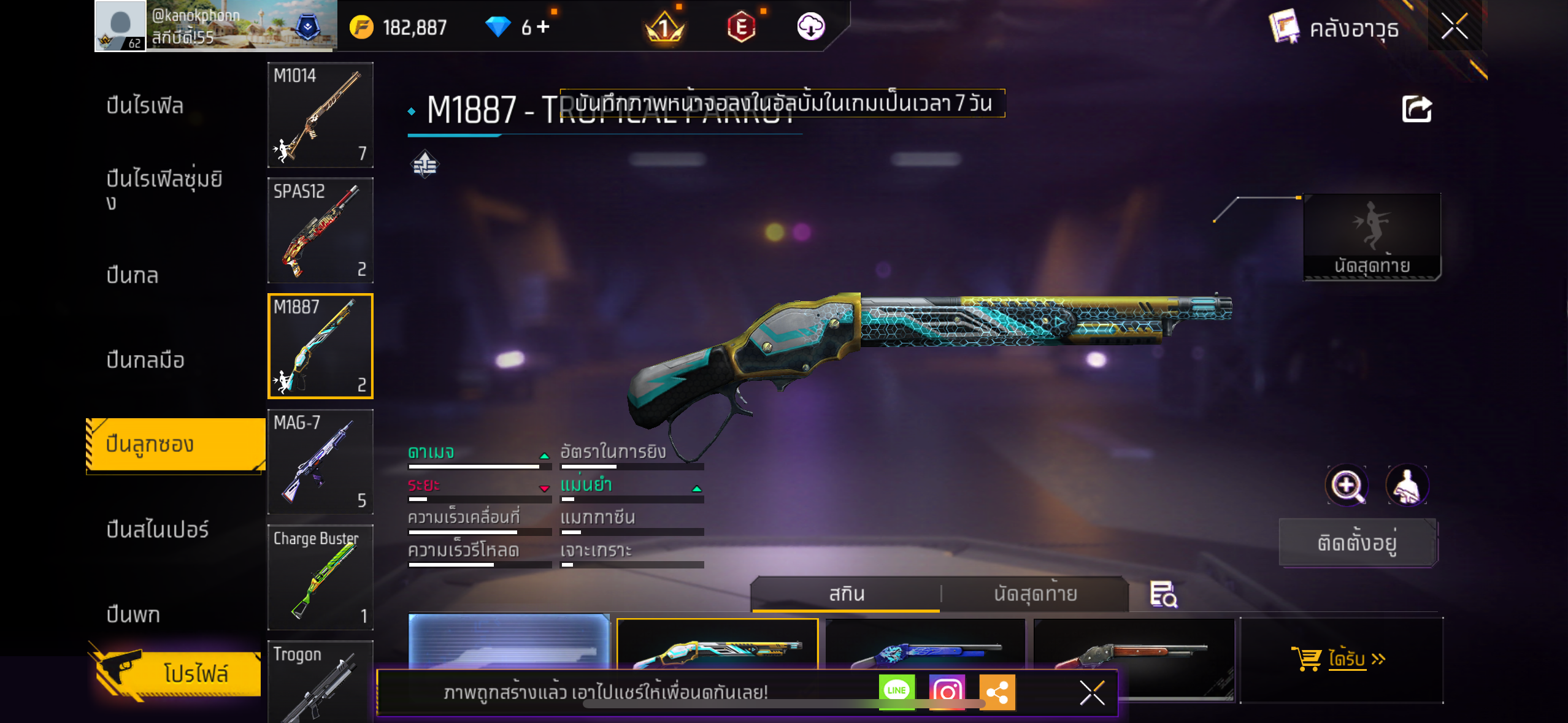
Task: Close the weapon armory screen
Action: pos(1454,26)
